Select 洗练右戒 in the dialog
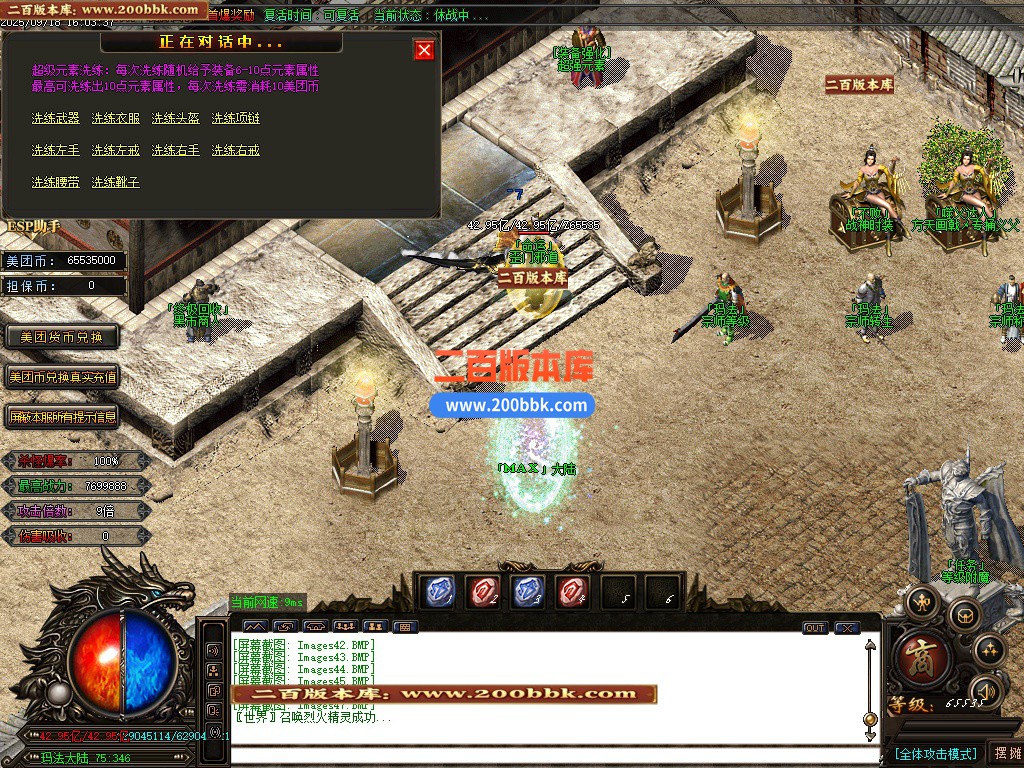The image size is (1024, 768). (236, 150)
